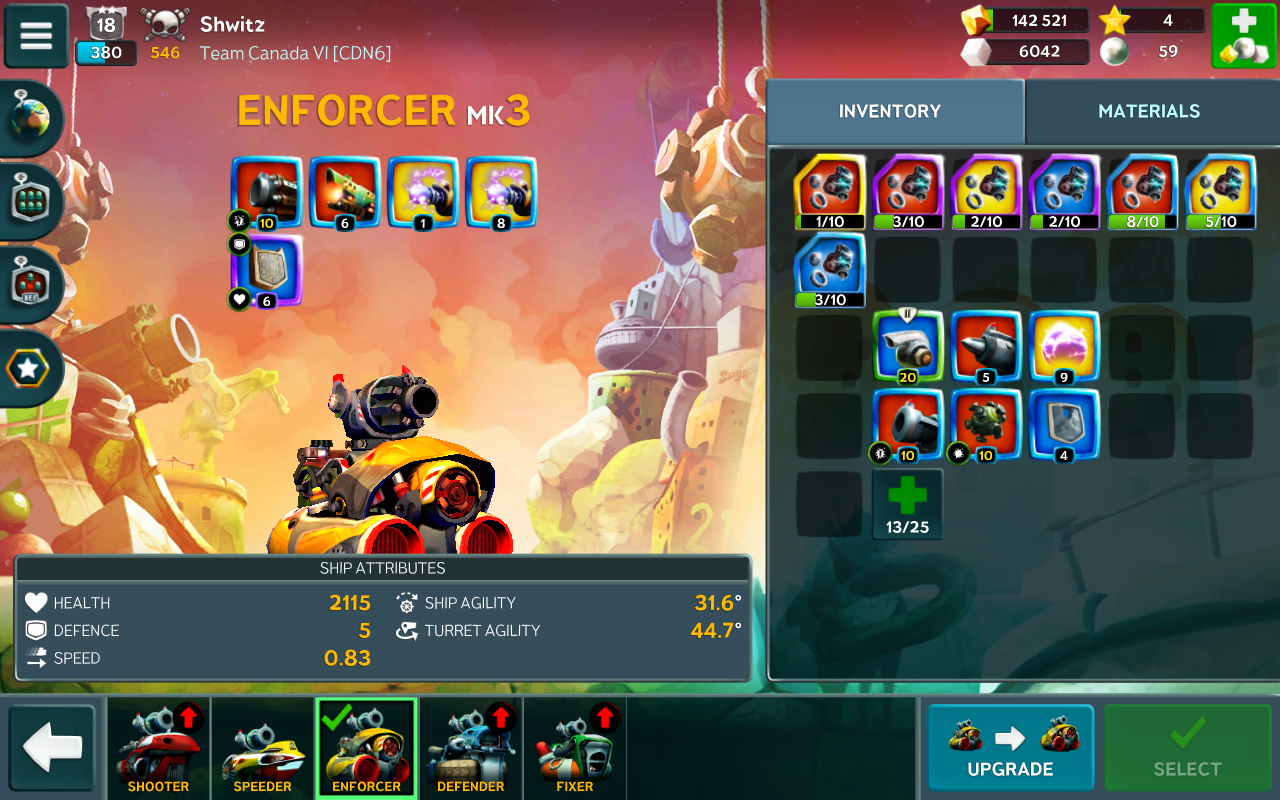Image resolution: width=1280 pixels, height=800 pixels.
Task: Select the rocket missile item level 5
Action: (x=986, y=346)
